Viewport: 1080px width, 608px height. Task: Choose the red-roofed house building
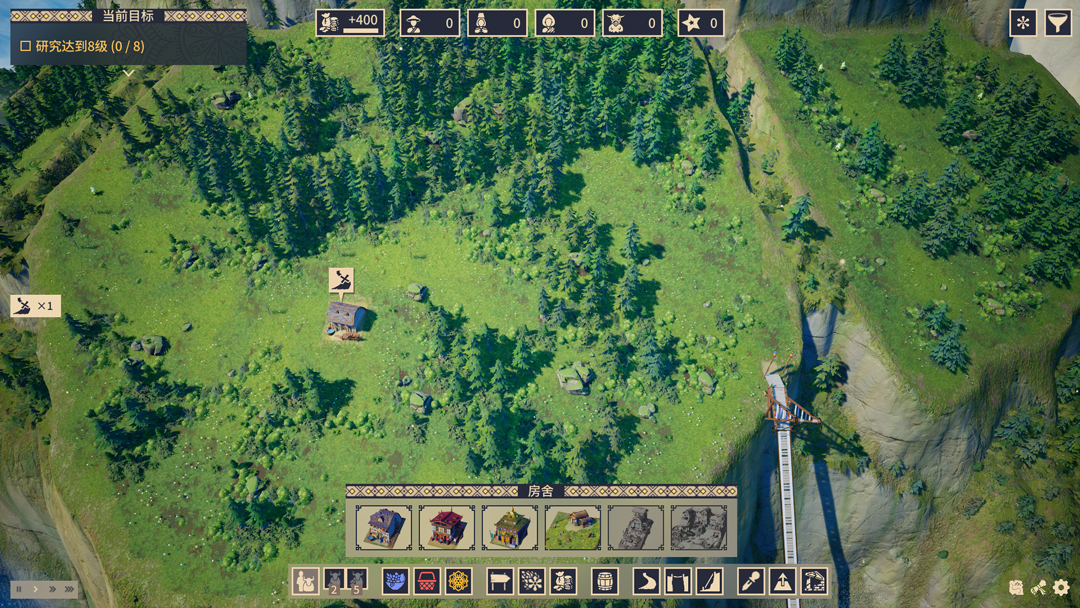pyautogui.click(x=447, y=528)
